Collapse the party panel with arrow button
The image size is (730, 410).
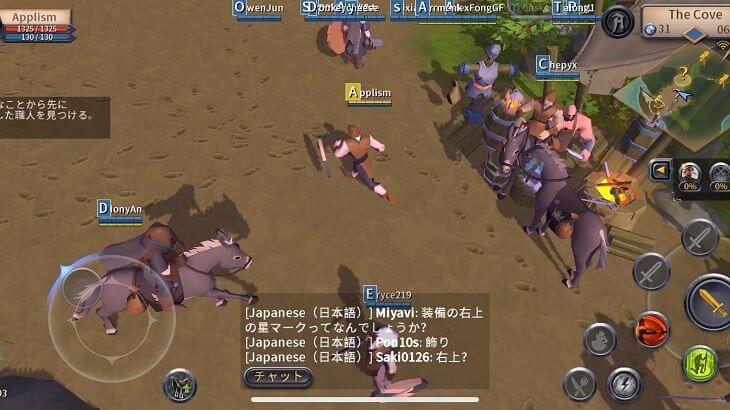(x=660, y=171)
